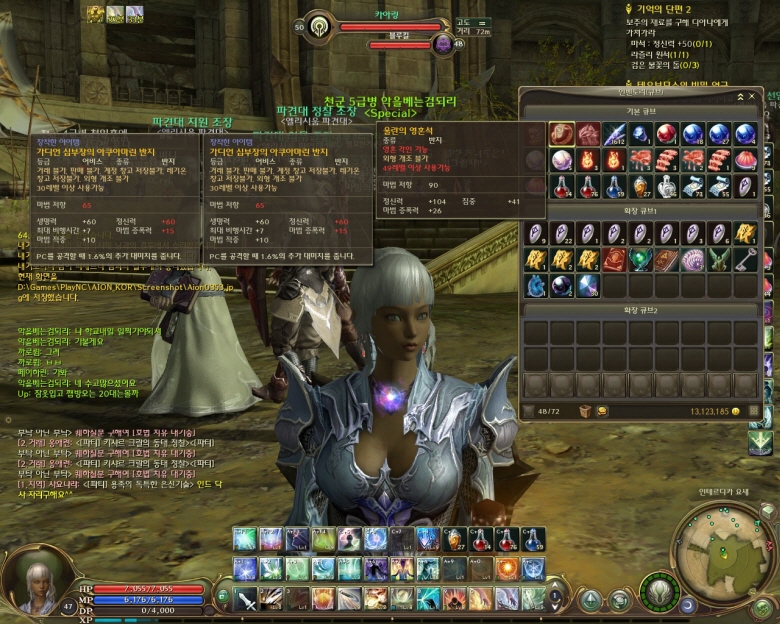This screenshot has height=624, width=780.
Task: Select the silver key in inventory
Action: click(745, 260)
